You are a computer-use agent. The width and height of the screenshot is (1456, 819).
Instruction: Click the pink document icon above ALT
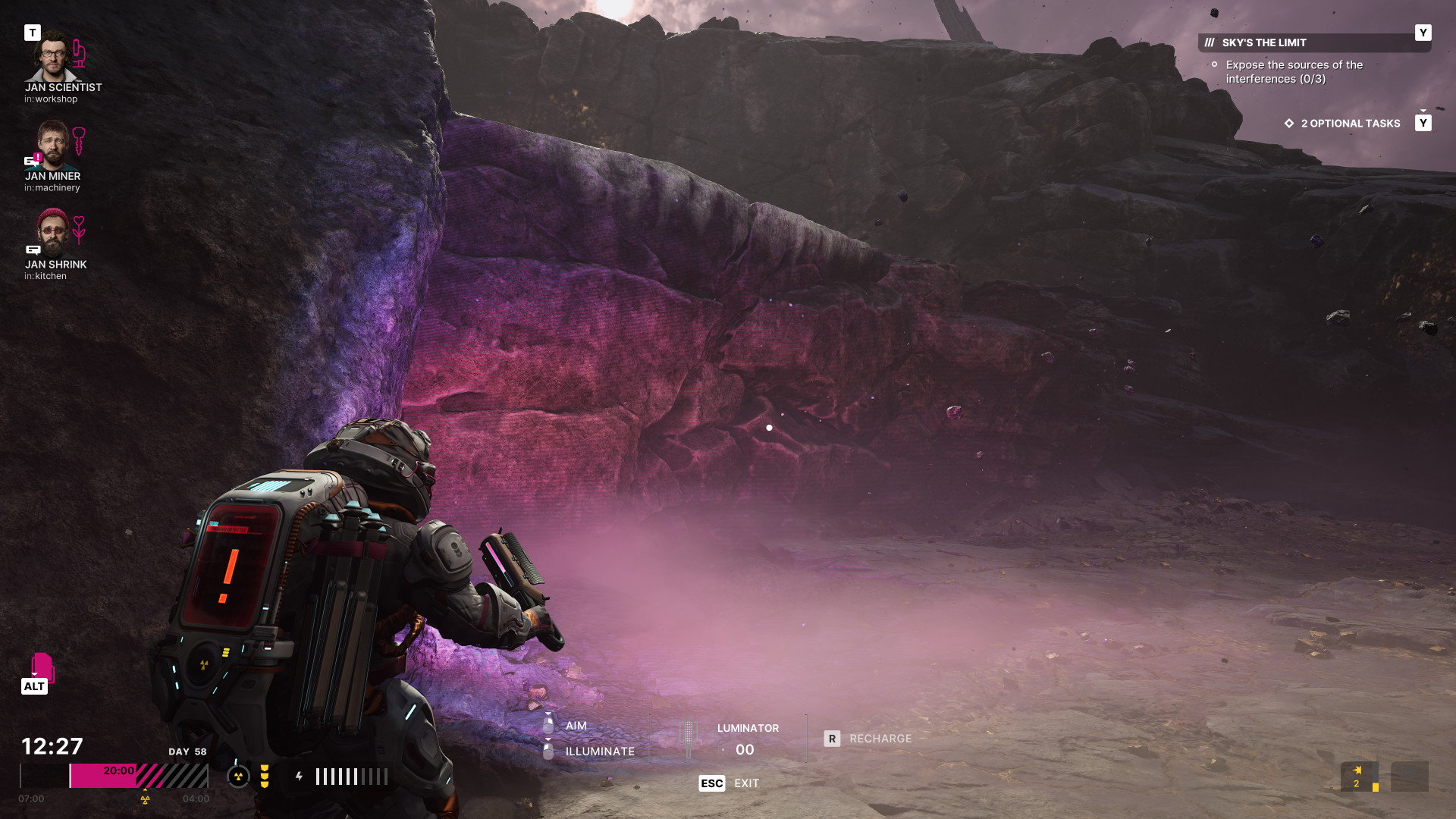click(x=42, y=667)
